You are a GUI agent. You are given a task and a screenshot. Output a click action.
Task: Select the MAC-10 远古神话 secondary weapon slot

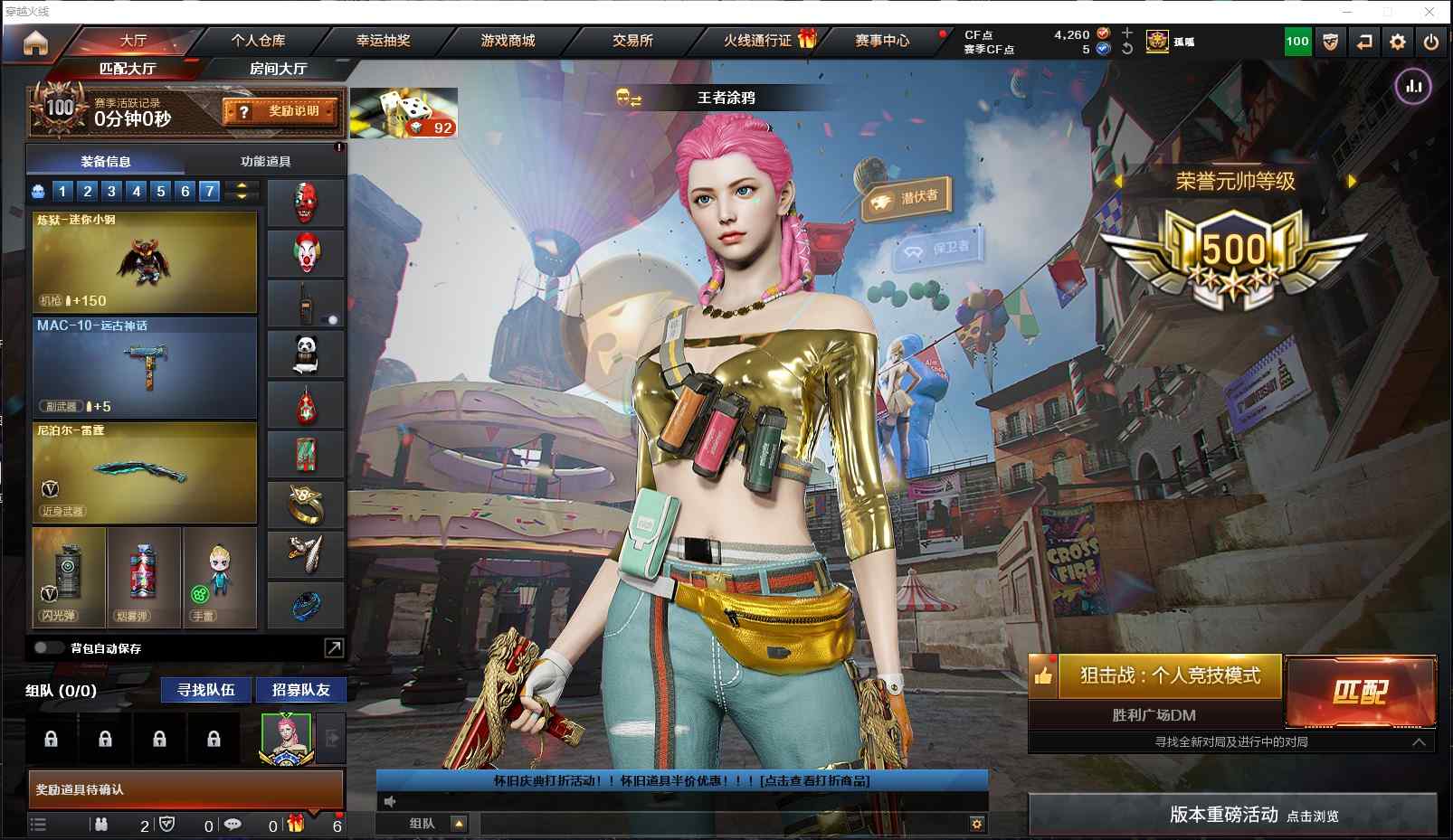pos(145,367)
